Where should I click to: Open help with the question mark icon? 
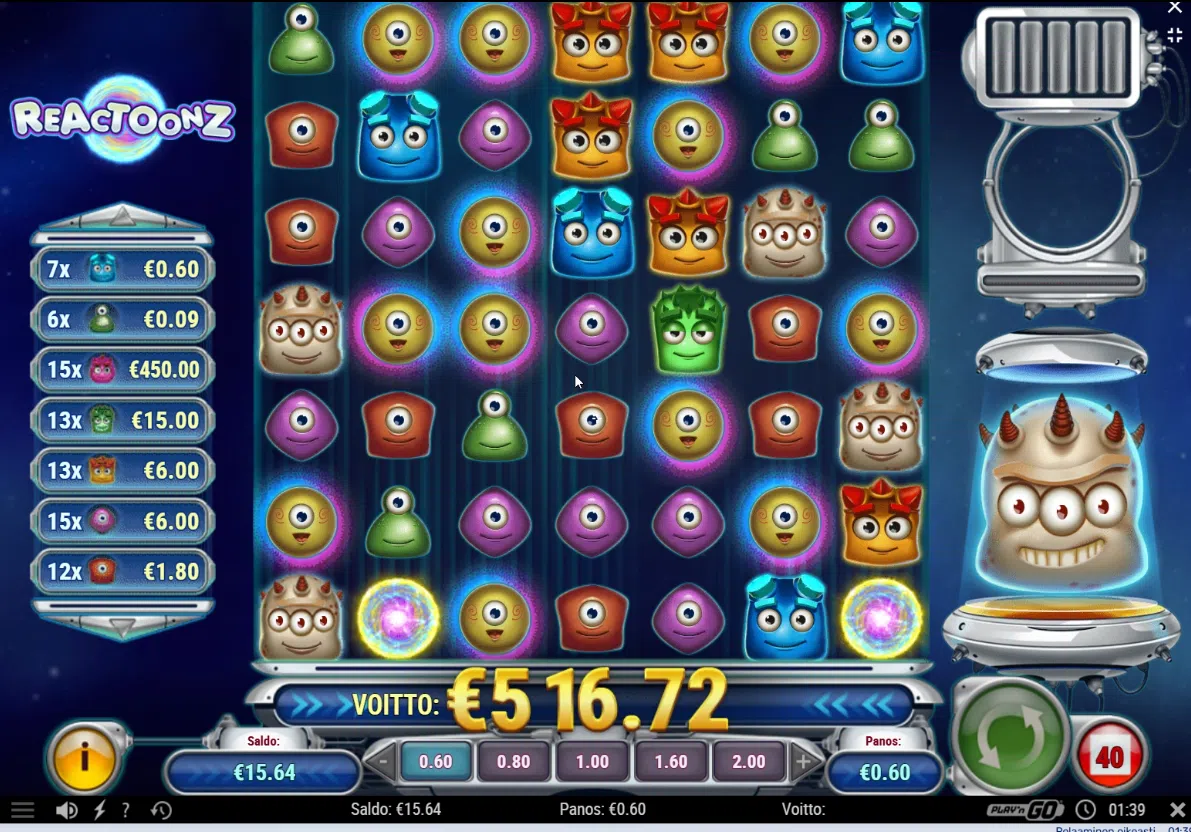point(126,810)
